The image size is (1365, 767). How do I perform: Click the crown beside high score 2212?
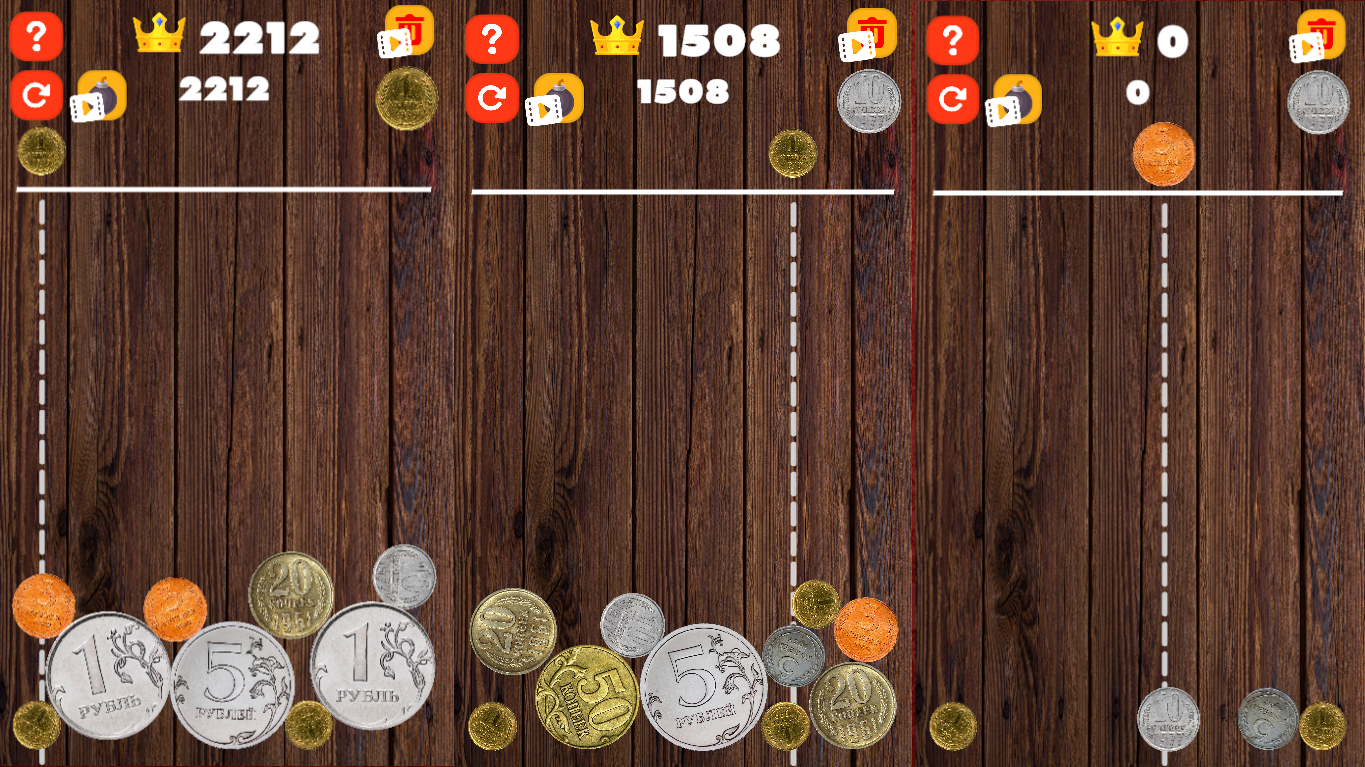pyautogui.click(x=160, y=33)
